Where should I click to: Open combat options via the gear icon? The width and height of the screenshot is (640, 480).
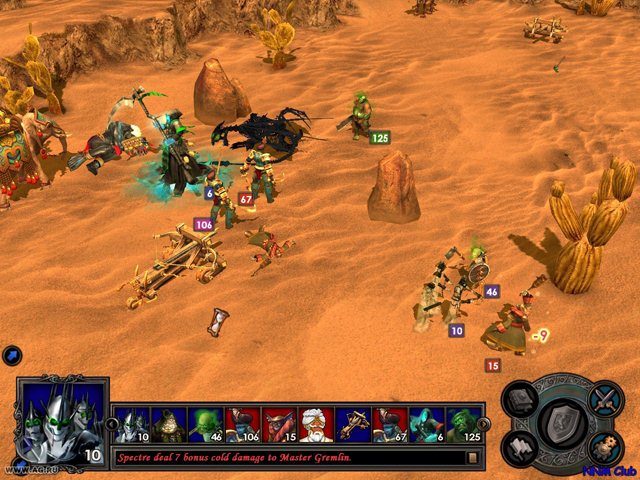(x=603, y=447)
